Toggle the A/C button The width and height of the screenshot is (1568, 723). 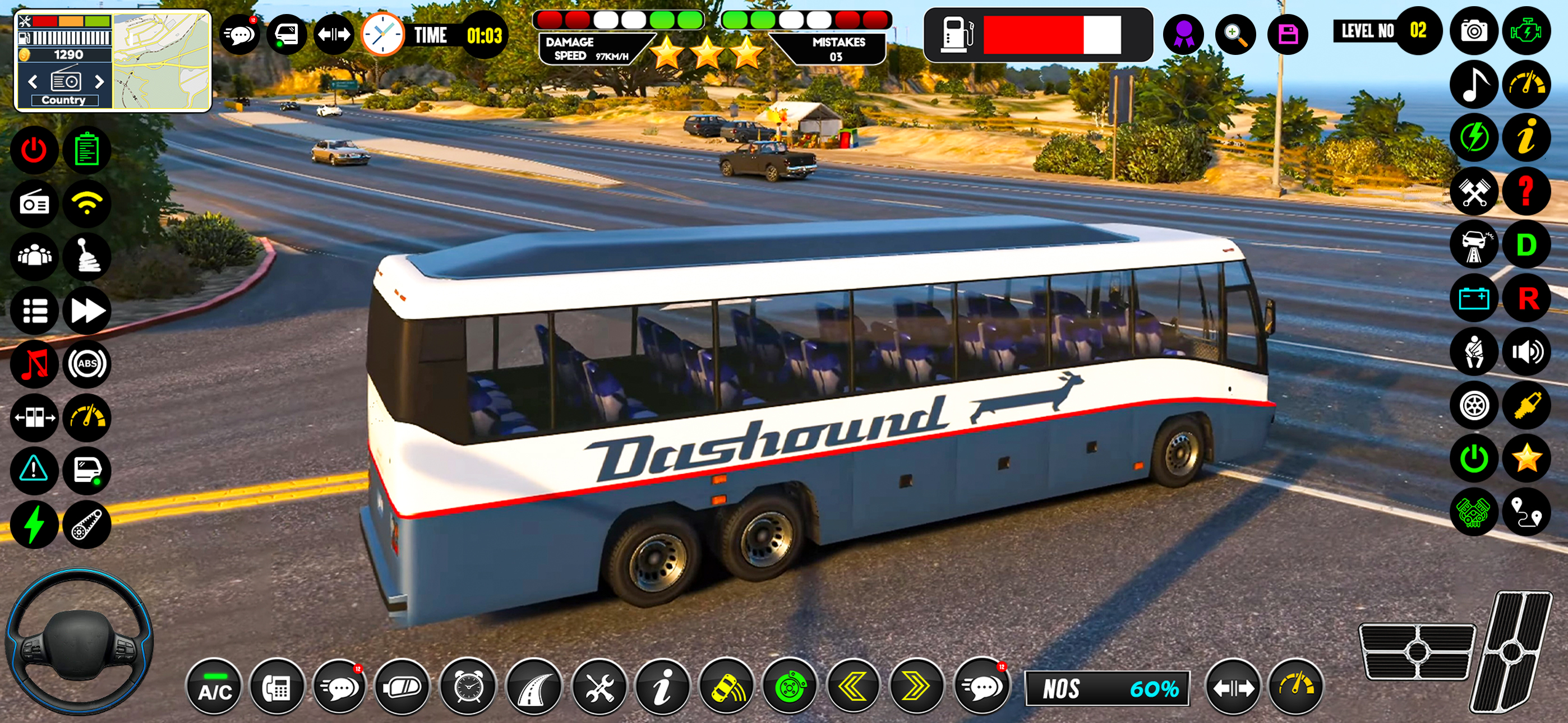click(214, 689)
